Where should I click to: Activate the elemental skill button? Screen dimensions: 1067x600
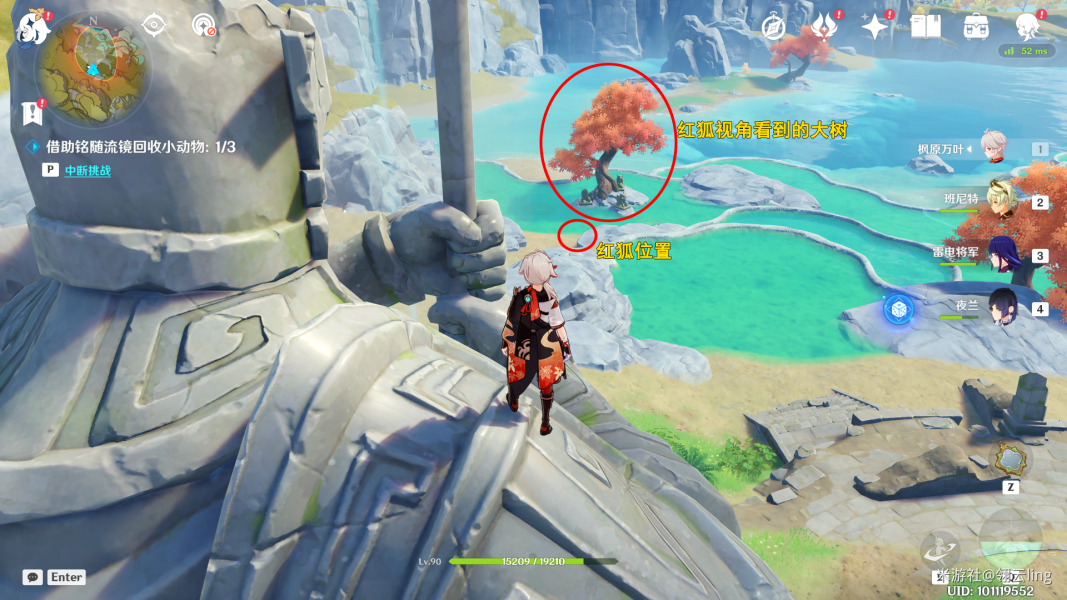tap(942, 549)
